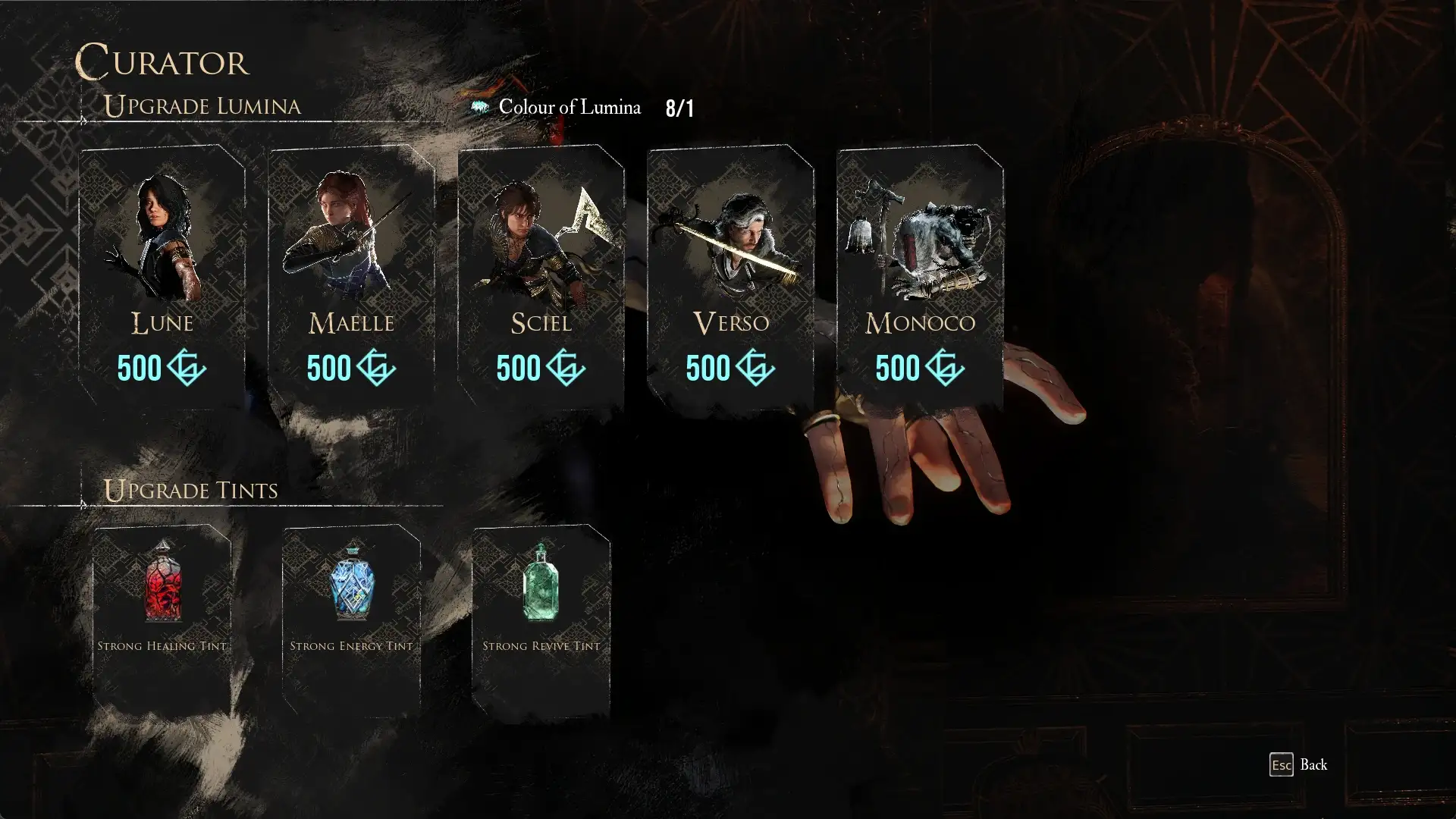Upgrade Lumina for Verso
The width and height of the screenshot is (1456, 819).
730,277
